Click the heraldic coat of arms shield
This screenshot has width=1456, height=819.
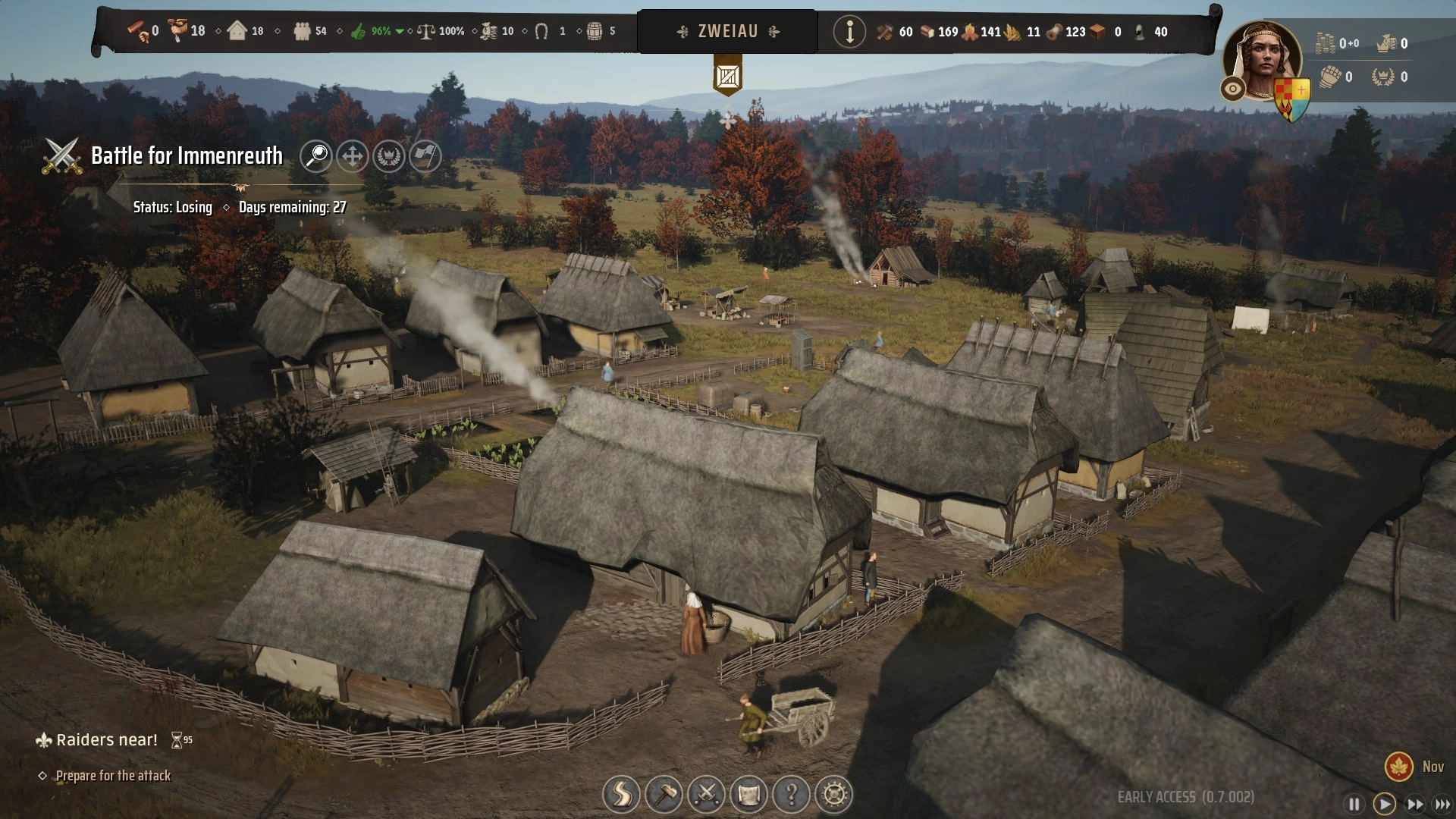click(x=1293, y=97)
